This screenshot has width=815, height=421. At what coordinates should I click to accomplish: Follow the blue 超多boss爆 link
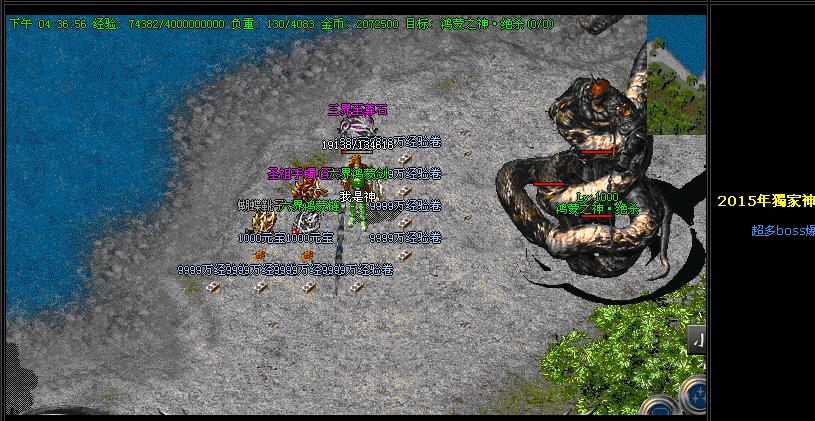782,230
